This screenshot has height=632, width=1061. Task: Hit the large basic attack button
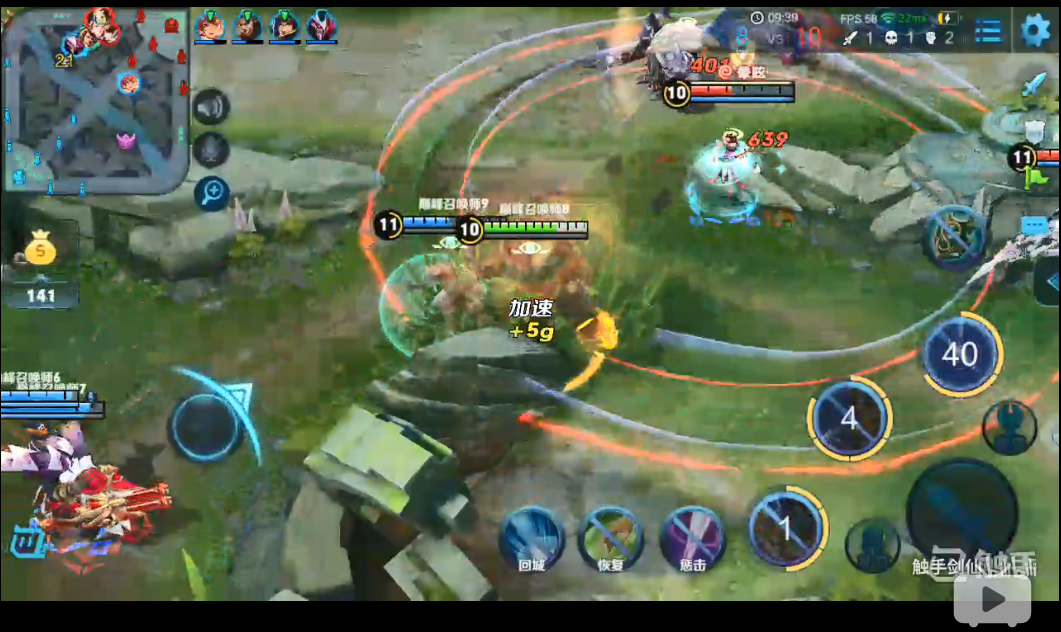tap(960, 510)
